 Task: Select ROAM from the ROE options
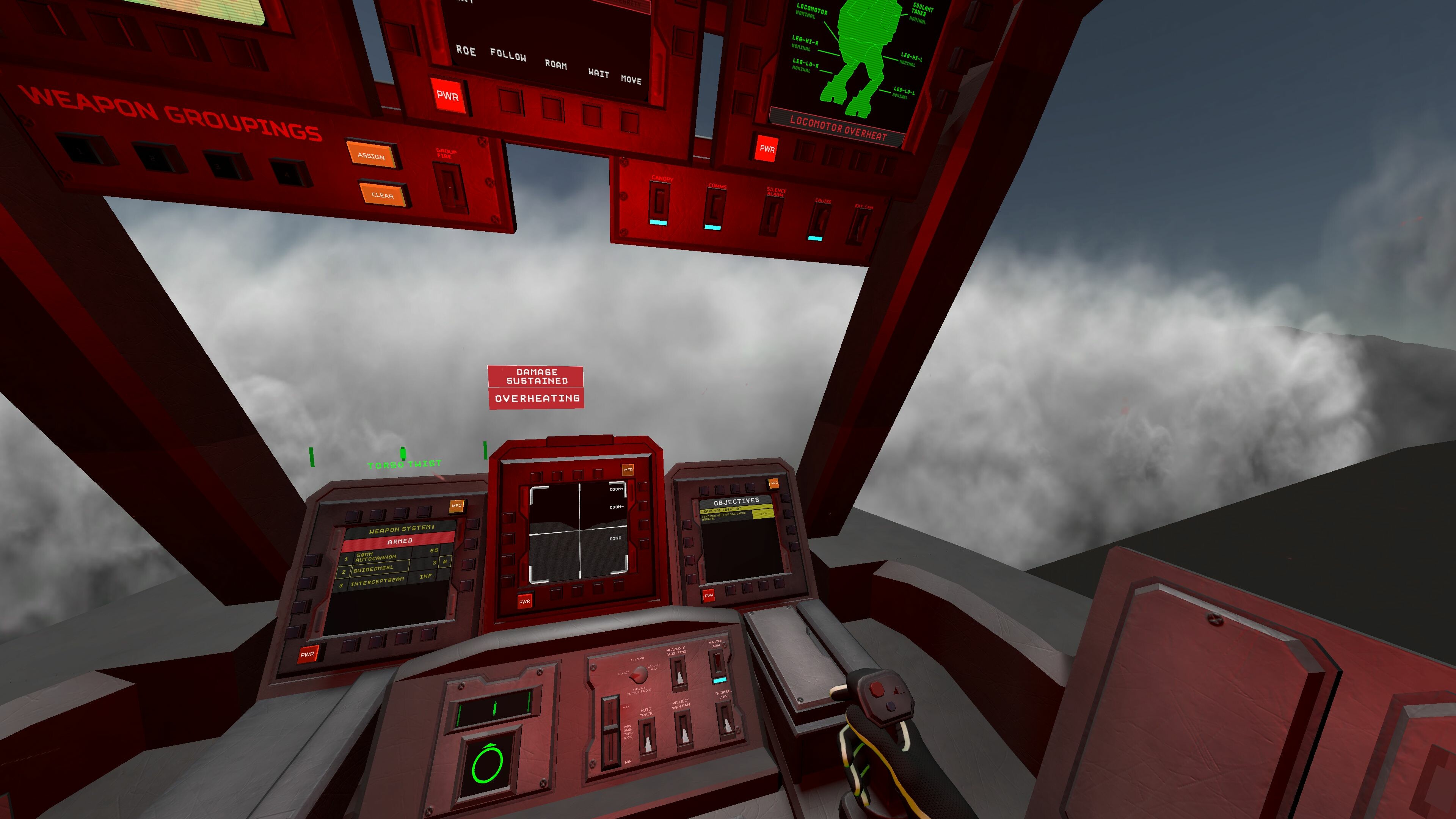[556, 65]
